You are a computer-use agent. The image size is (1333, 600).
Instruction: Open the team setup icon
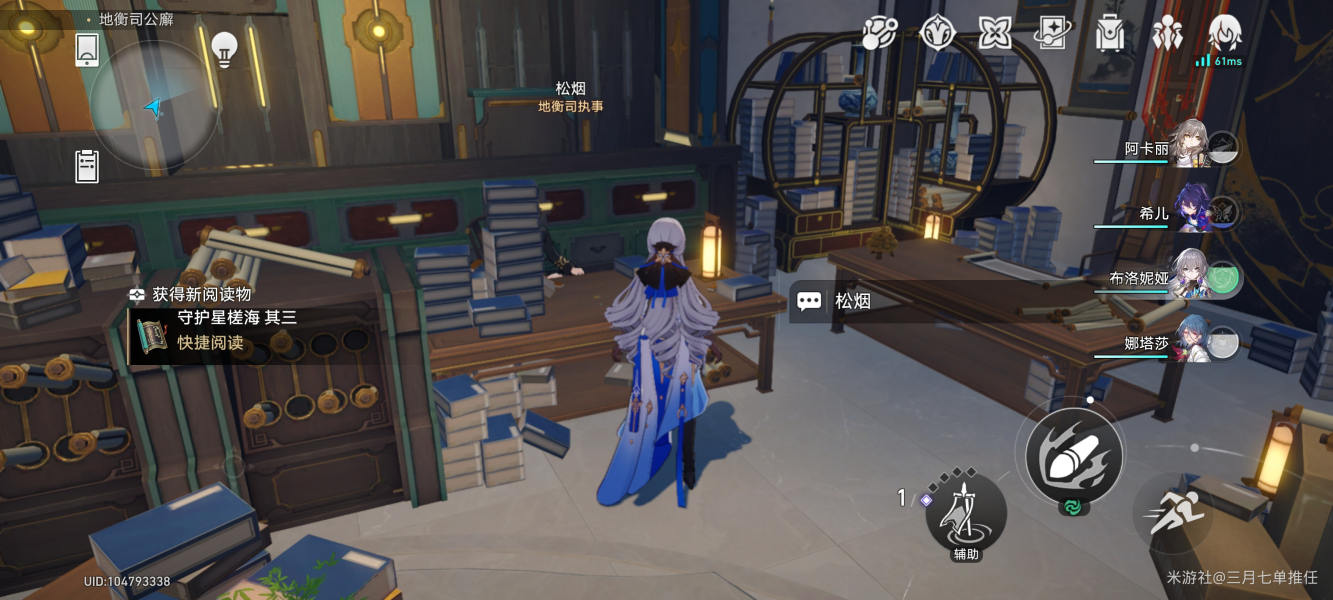point(1167,33)
